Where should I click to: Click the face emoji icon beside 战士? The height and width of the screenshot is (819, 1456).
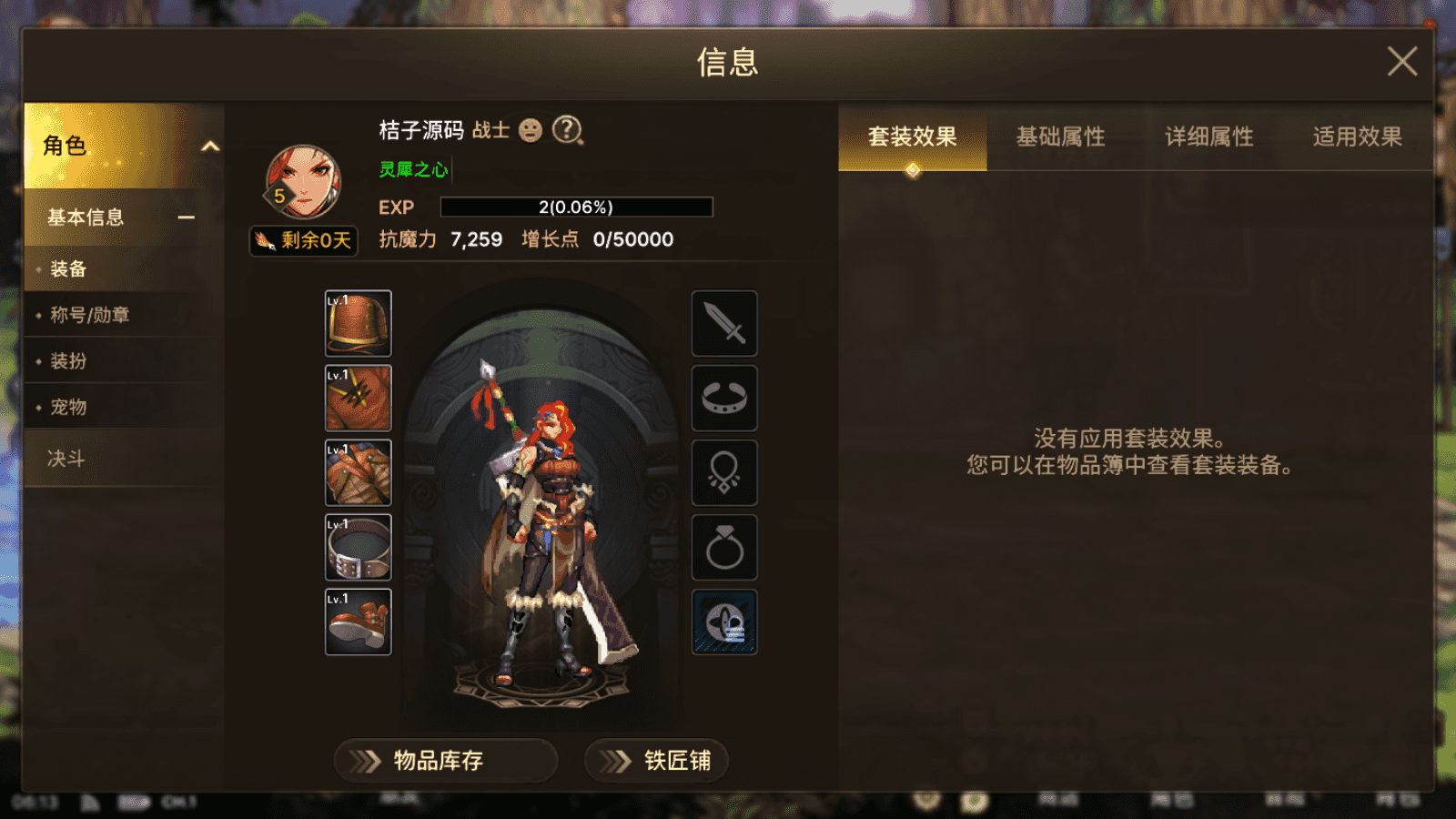(531, 130)
